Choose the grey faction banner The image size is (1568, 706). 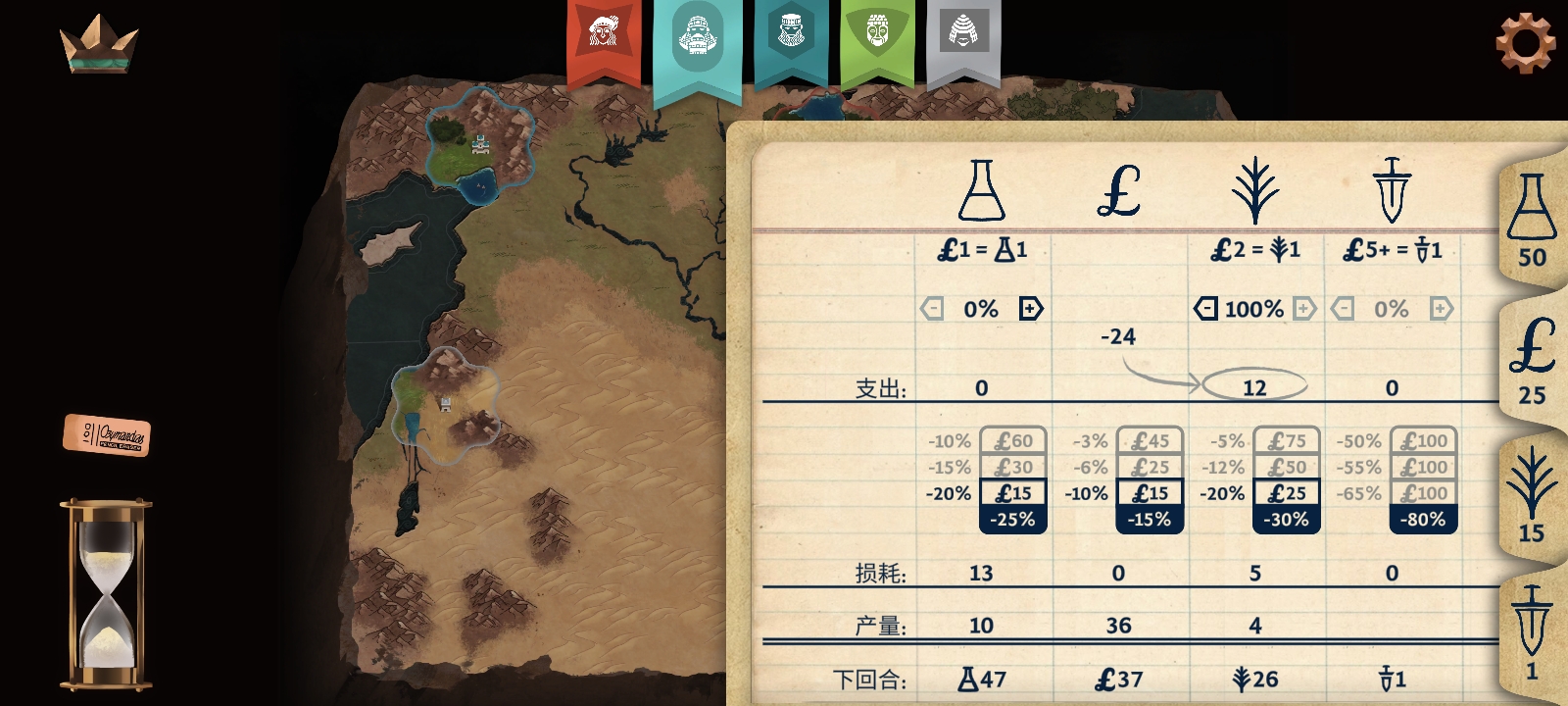click(963, 37)
